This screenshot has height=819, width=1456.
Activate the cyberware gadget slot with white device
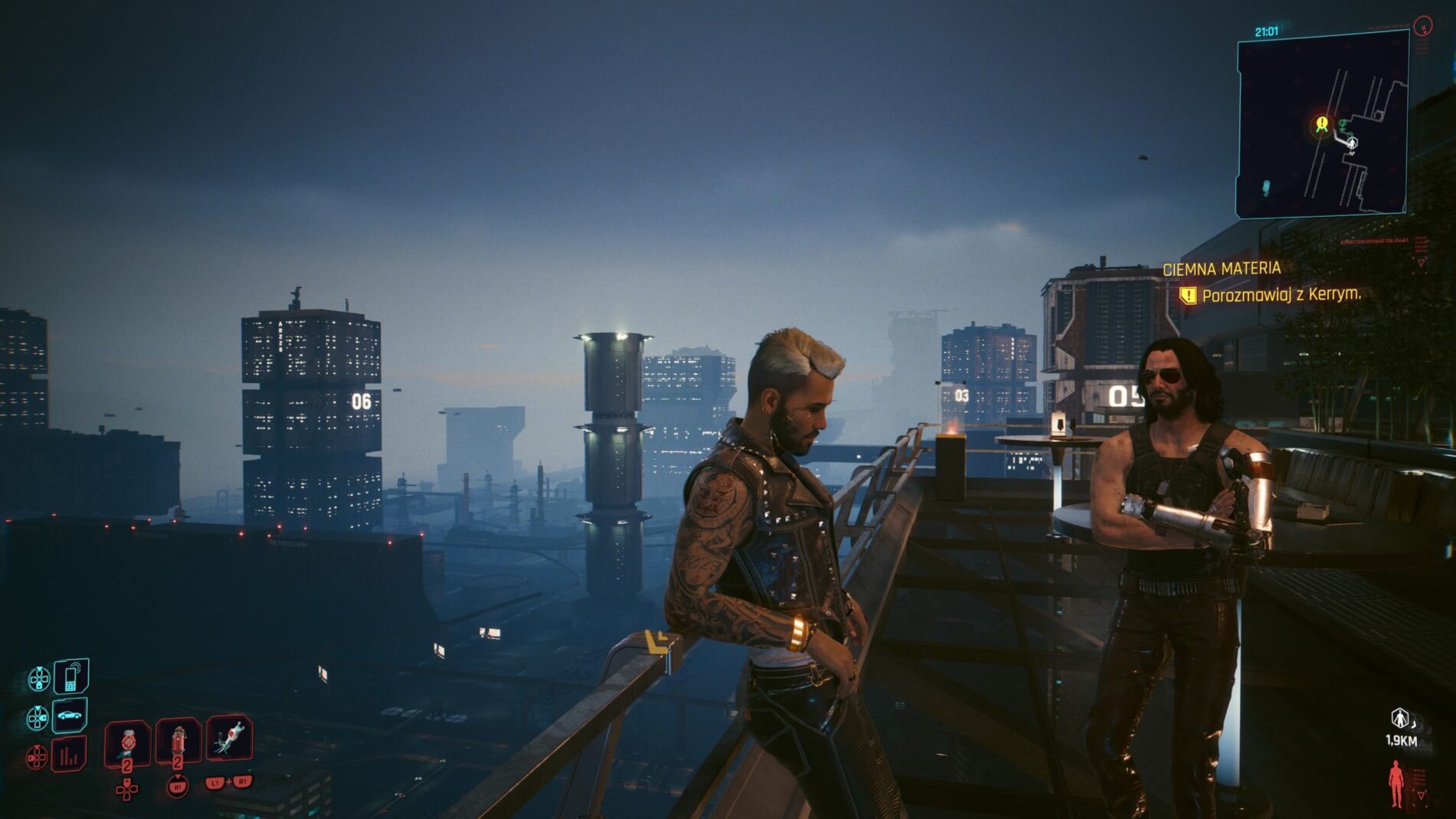230,739
